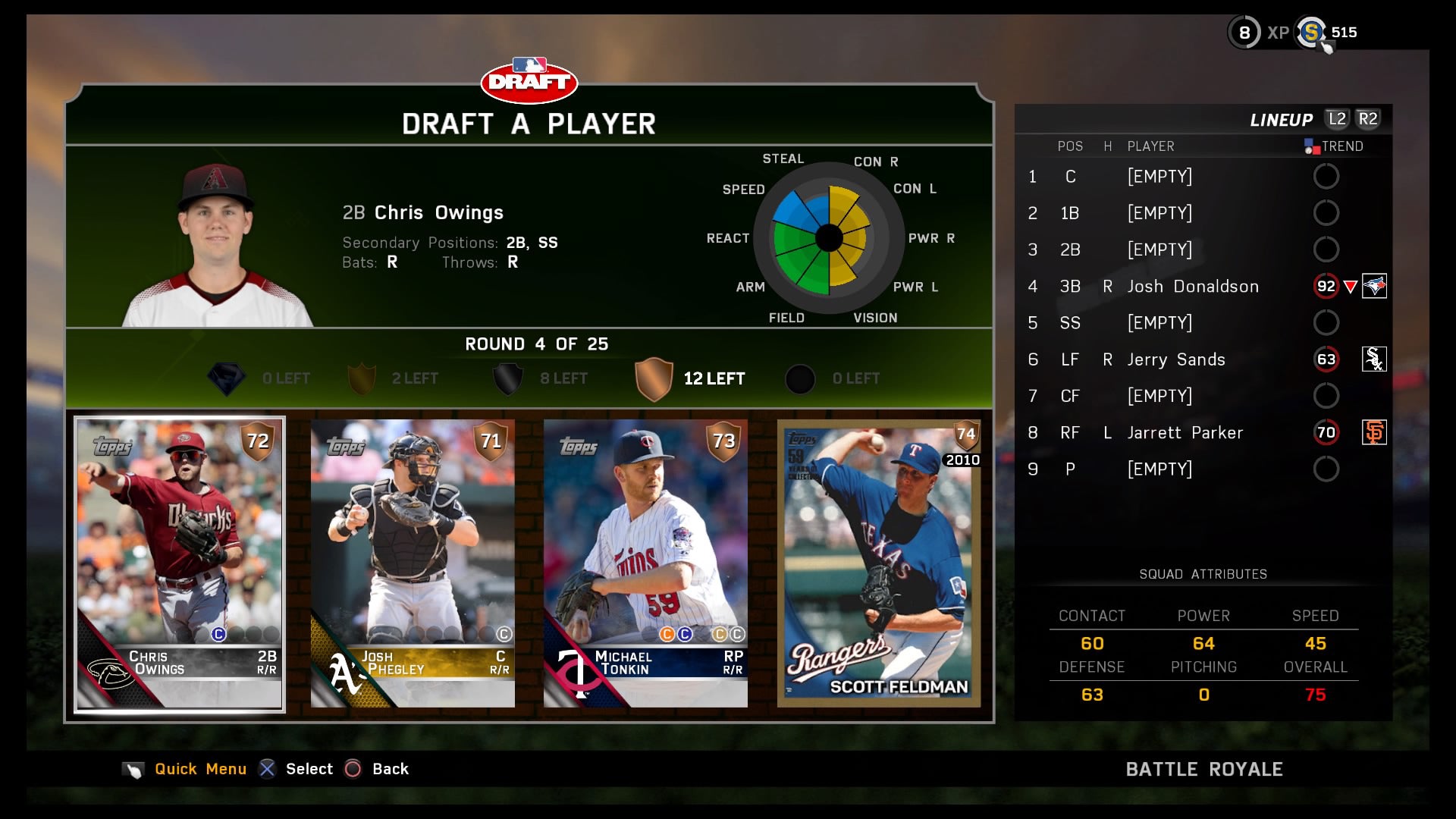Select the bronze shield showing 12 LEFT

click(x=654, y=378)
